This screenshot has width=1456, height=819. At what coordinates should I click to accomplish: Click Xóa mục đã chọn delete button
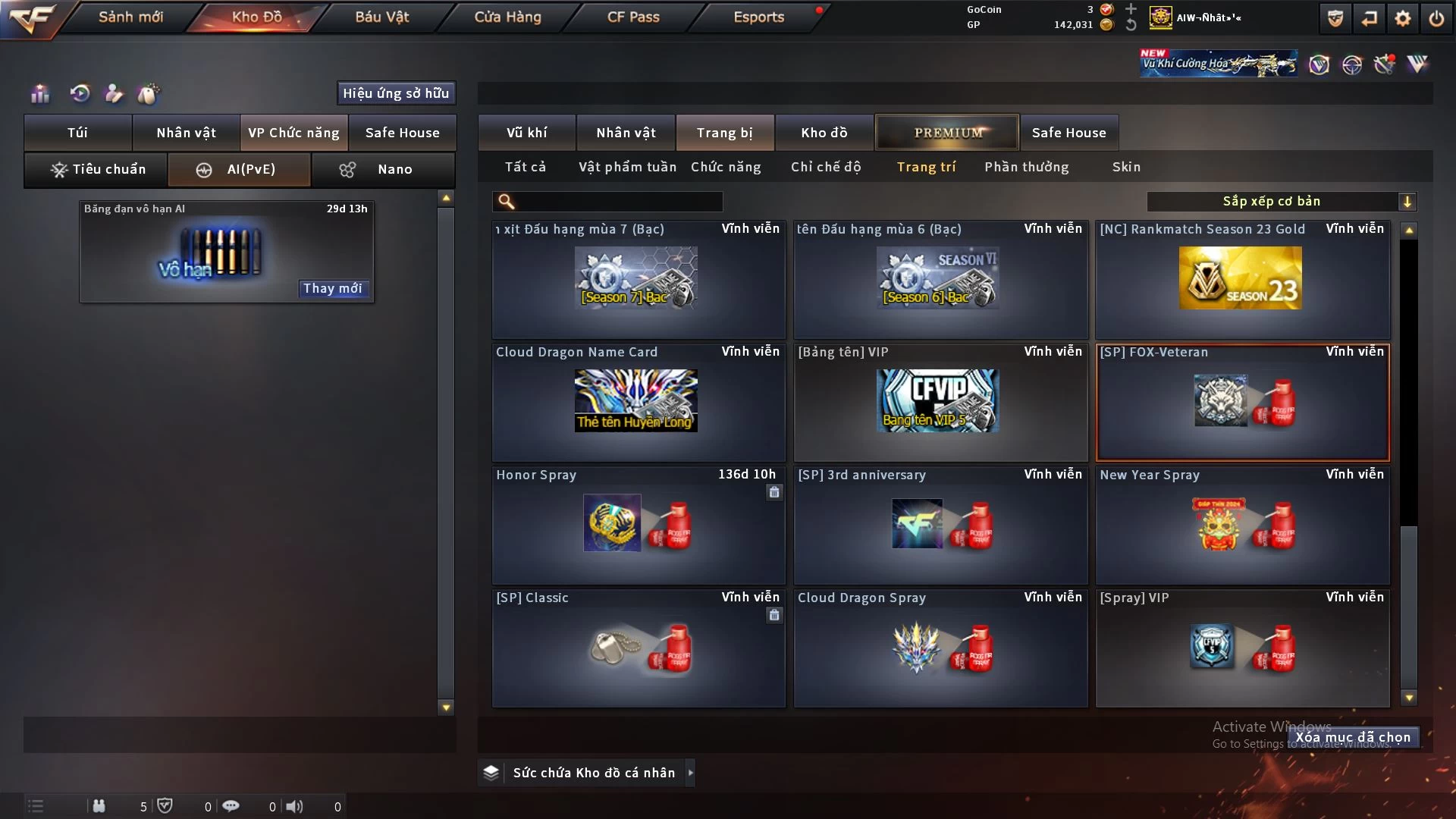[x=1353, y=737]
